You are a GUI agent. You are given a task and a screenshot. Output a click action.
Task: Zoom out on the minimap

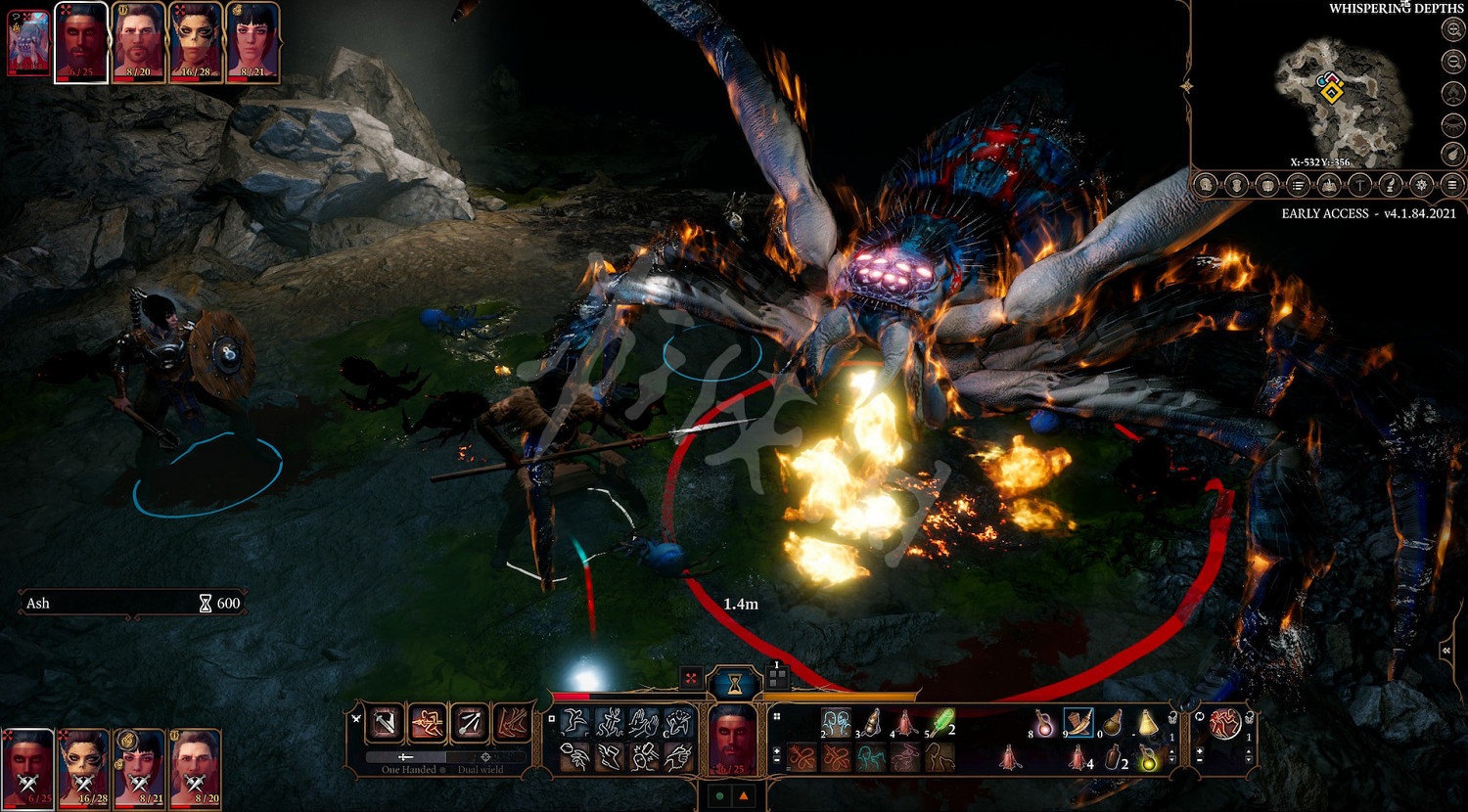pyautogui.click(x=1453, y=63)
